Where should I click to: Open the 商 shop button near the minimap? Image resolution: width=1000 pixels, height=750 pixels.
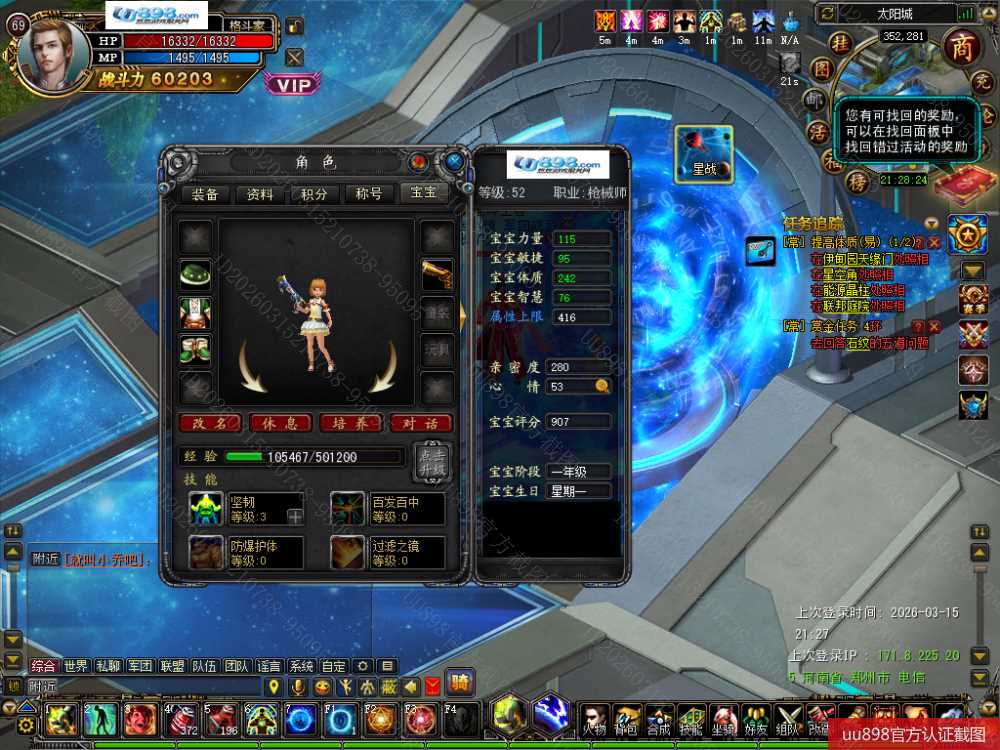click(961, 47)
